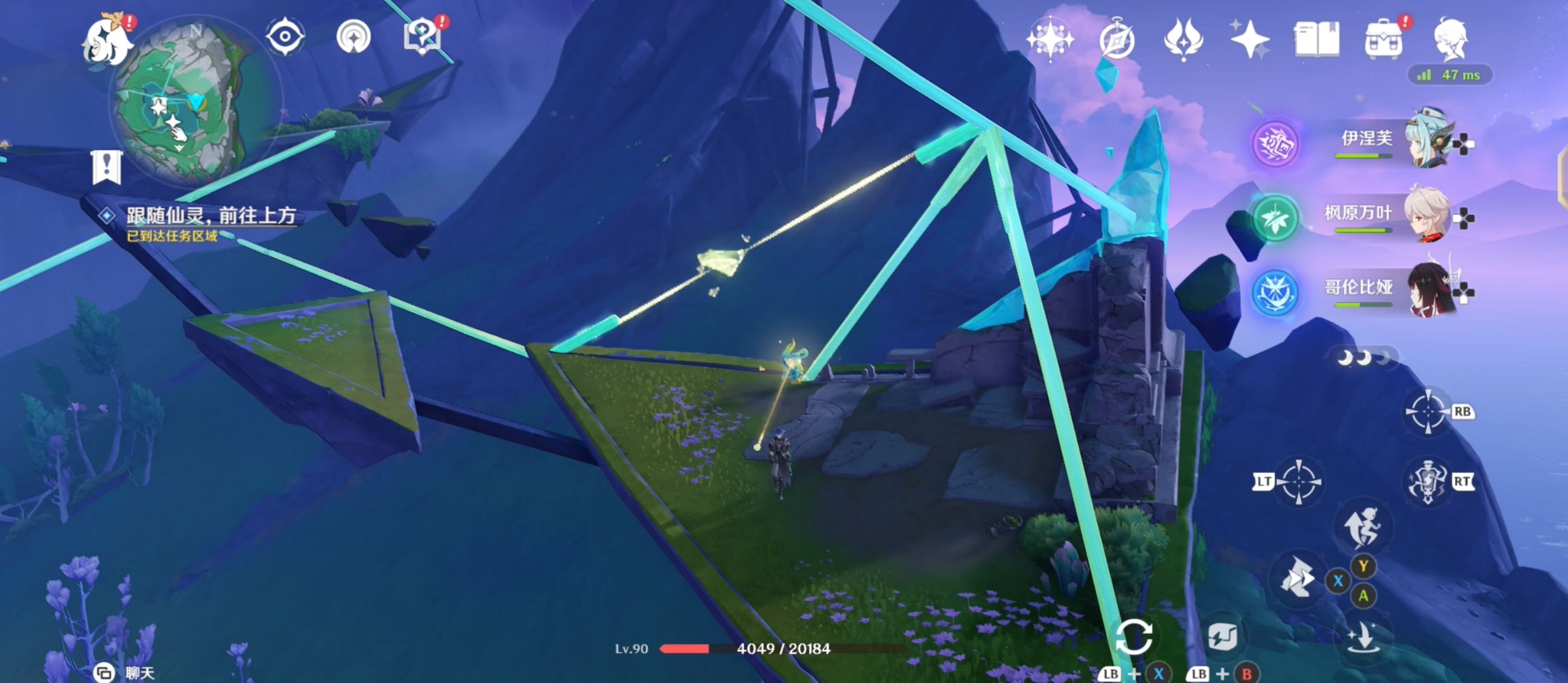Trigger the elemental burst icon
Viewport: 1568px width, 683px height.
[1427, 482]
